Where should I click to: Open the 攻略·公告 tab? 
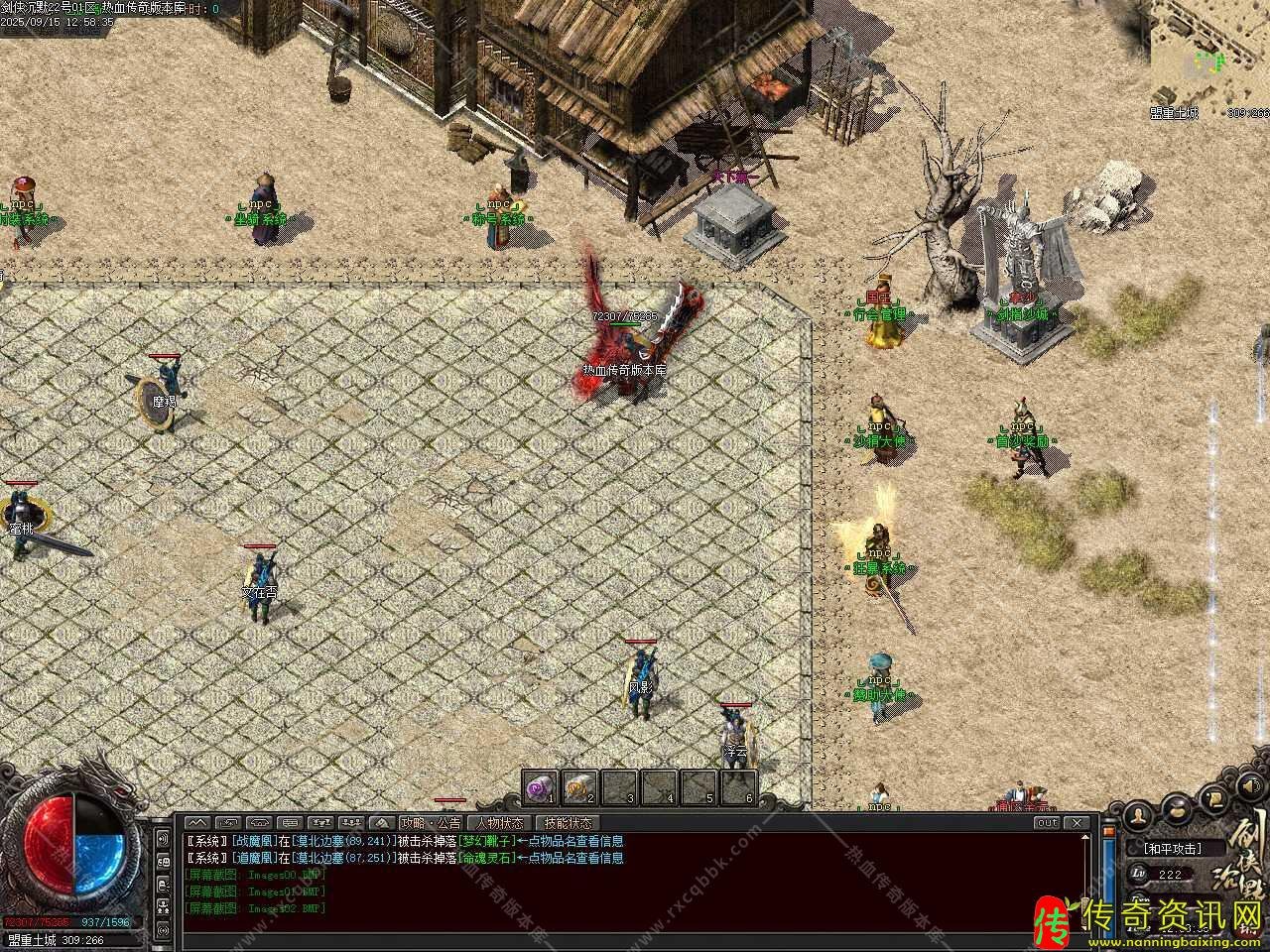click(x=431, y=823)
